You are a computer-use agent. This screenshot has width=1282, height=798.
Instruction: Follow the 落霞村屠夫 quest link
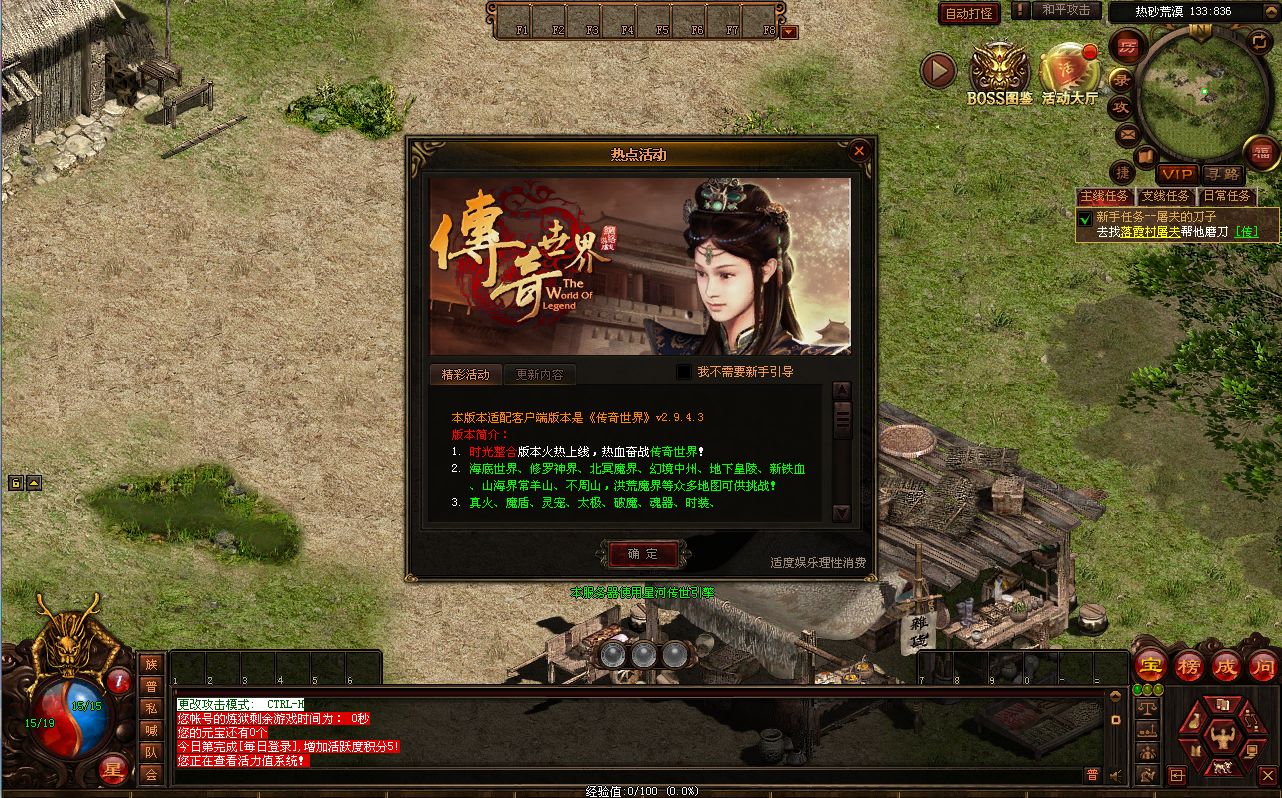1150,231
